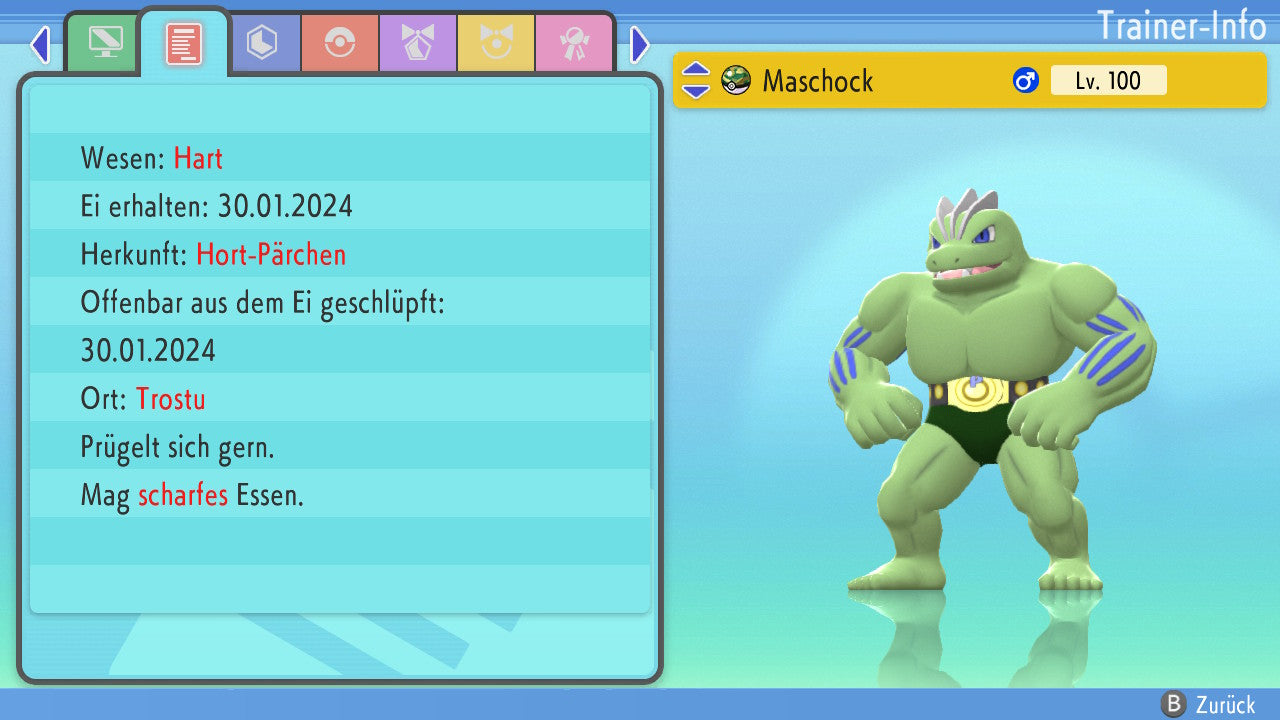Open the blue hexagon stats tab
Viewport: 1280px width, 720px height.
262,43
